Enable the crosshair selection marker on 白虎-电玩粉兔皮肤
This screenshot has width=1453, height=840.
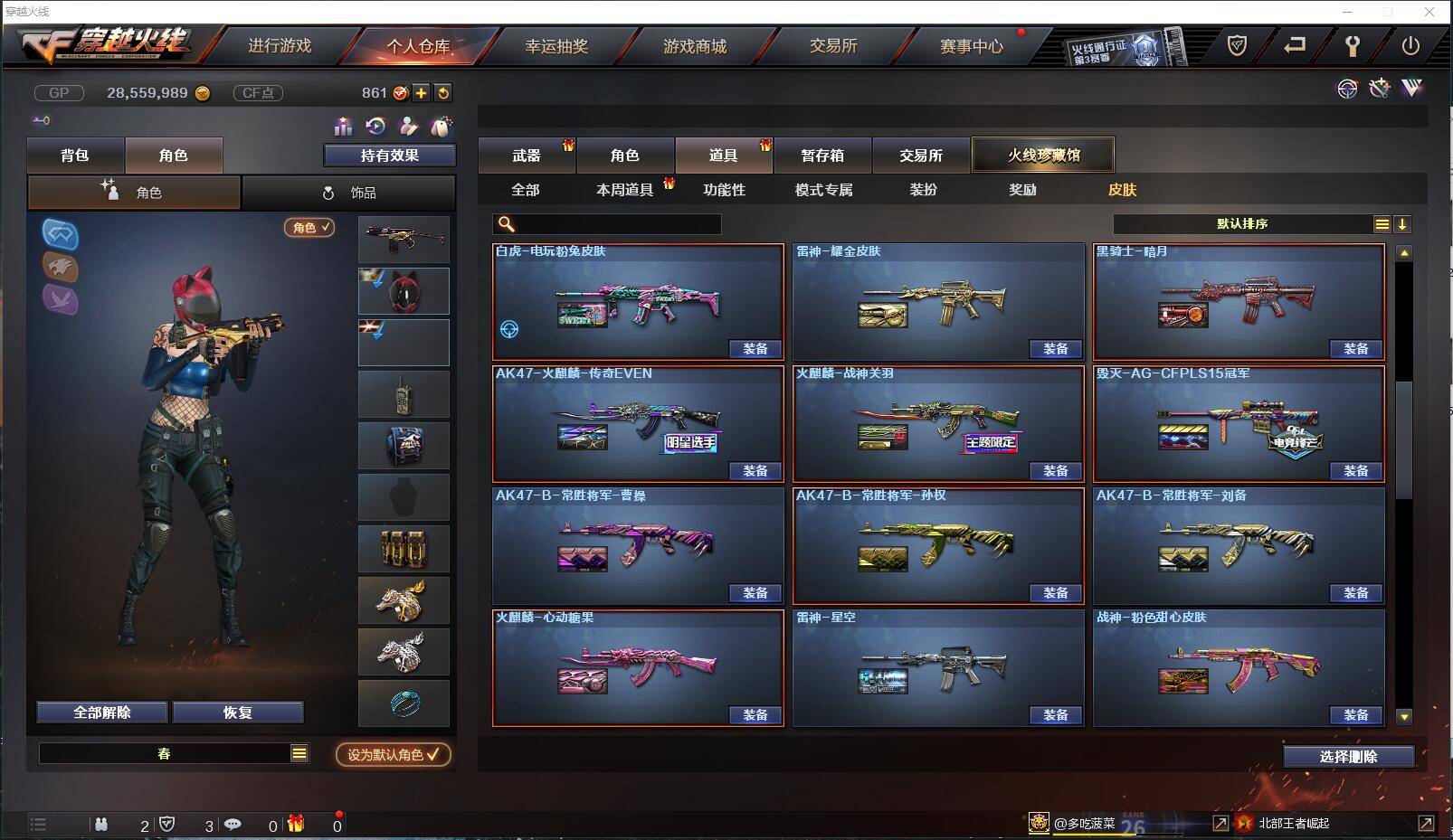point(509,331)
